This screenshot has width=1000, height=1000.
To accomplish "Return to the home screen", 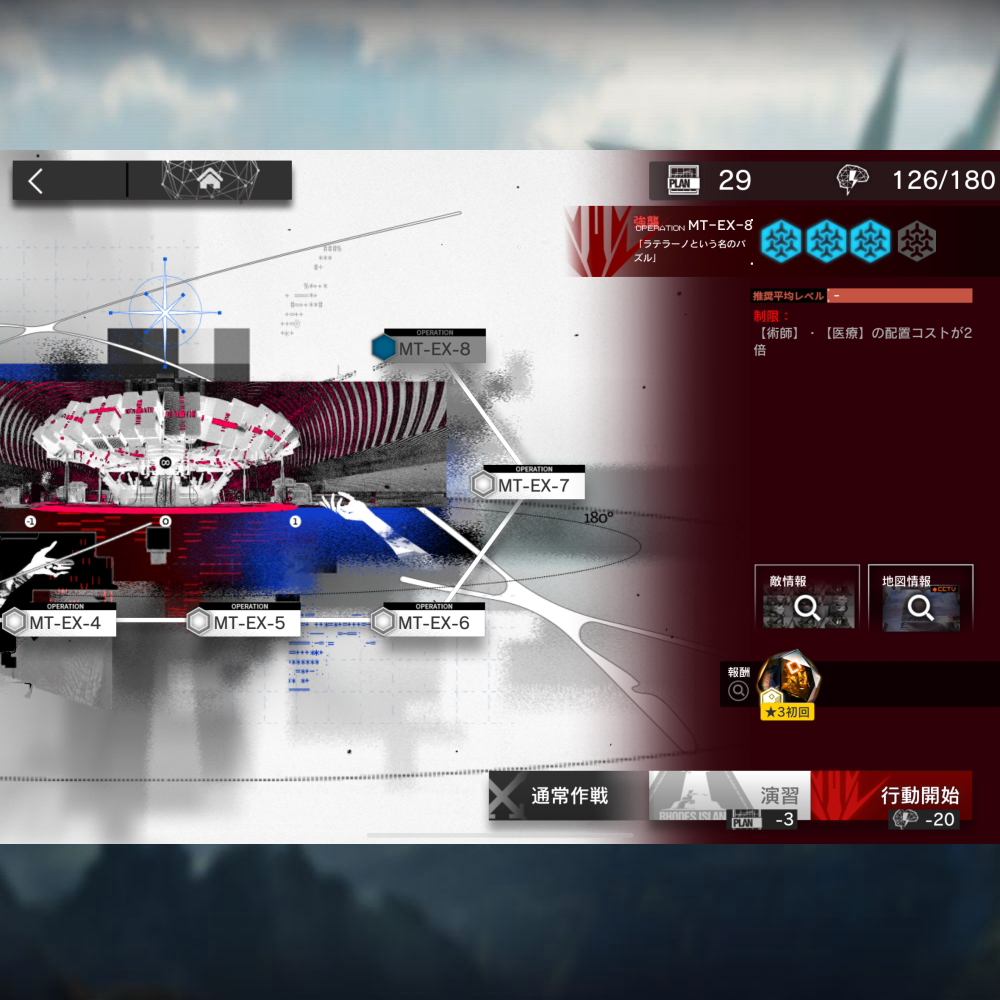I will click(x=210, y=181).
